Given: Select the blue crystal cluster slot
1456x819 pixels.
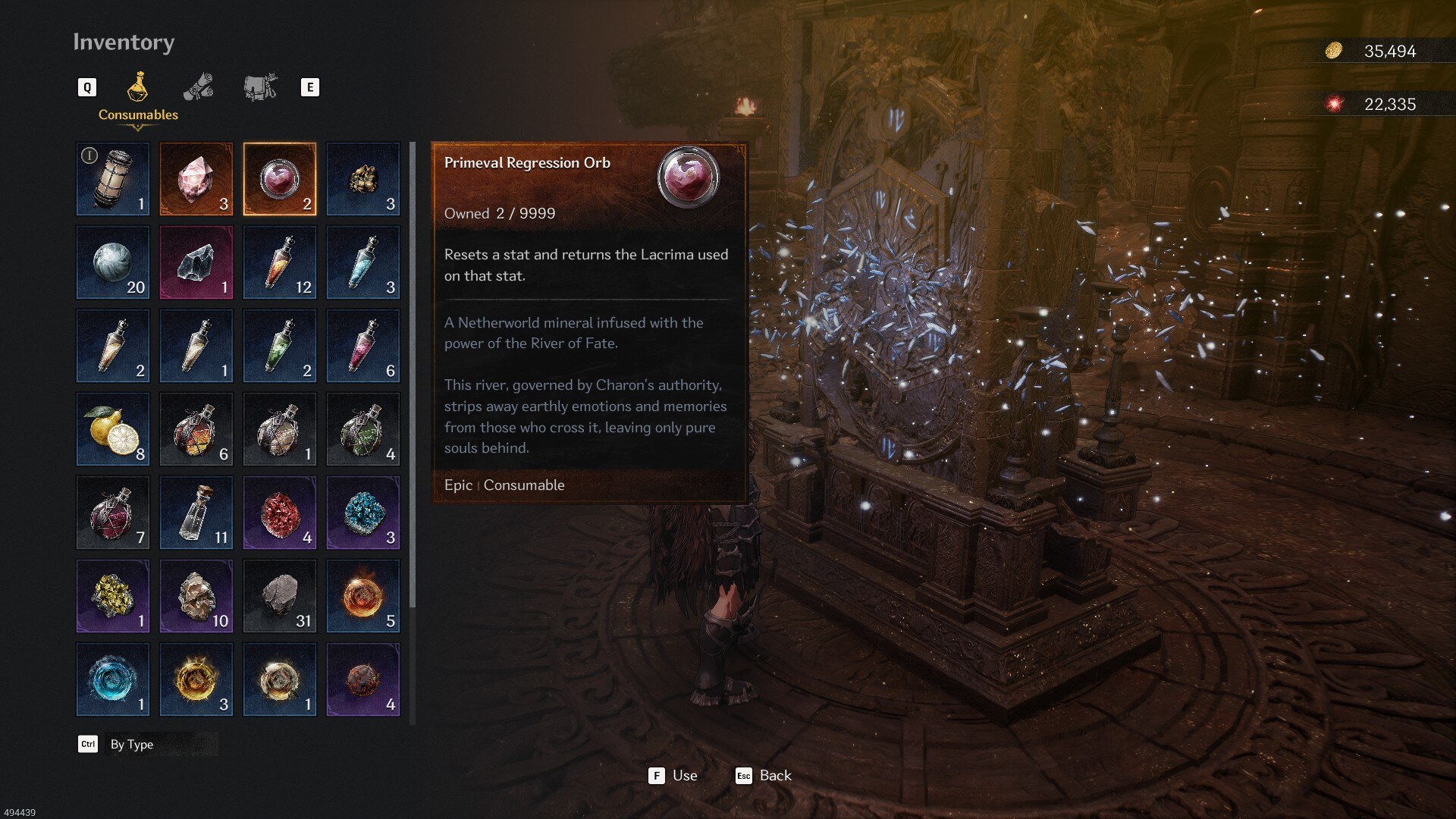Looking at the screenshot, I should pyautogui.click(x=363, y=513).
